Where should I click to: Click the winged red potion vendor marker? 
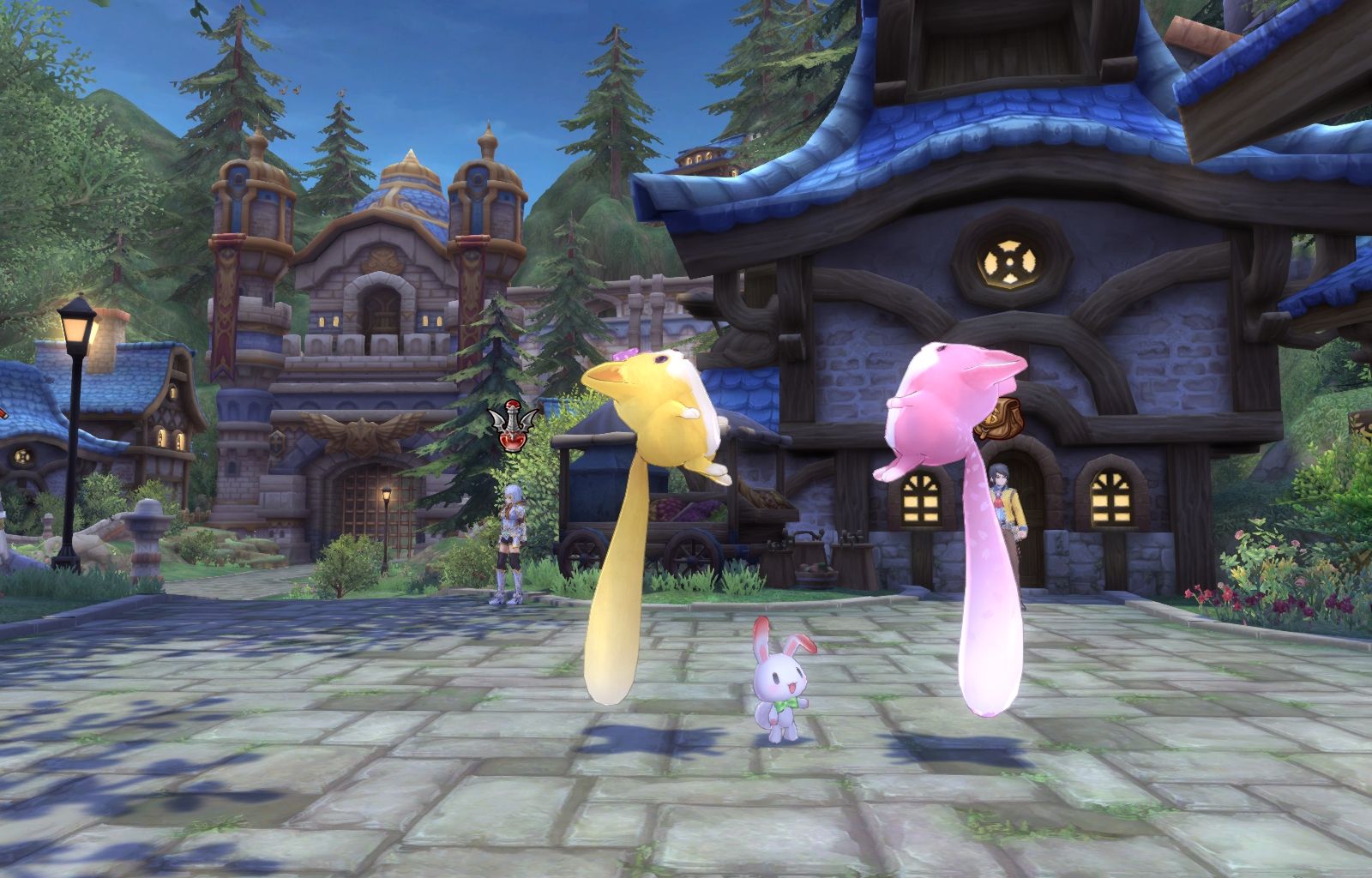(512, 428)
